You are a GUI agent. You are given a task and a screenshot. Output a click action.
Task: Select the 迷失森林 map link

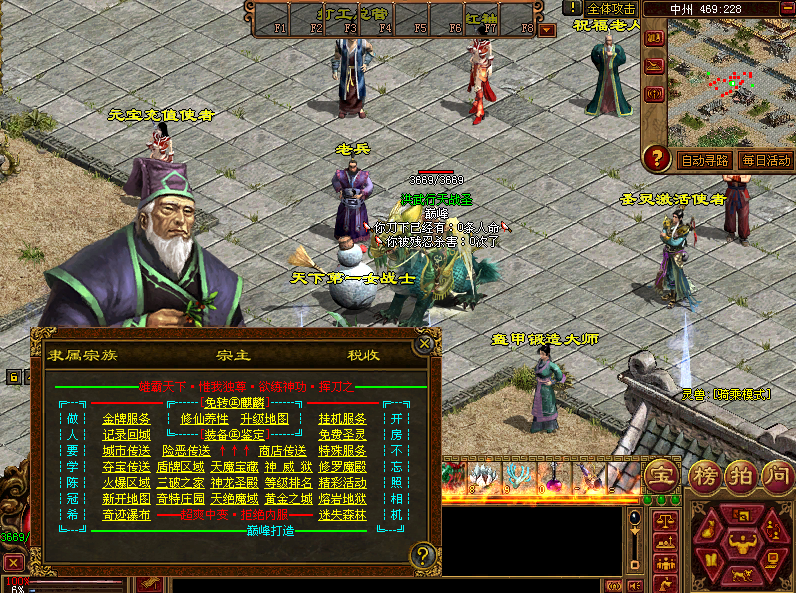[342, 515]
